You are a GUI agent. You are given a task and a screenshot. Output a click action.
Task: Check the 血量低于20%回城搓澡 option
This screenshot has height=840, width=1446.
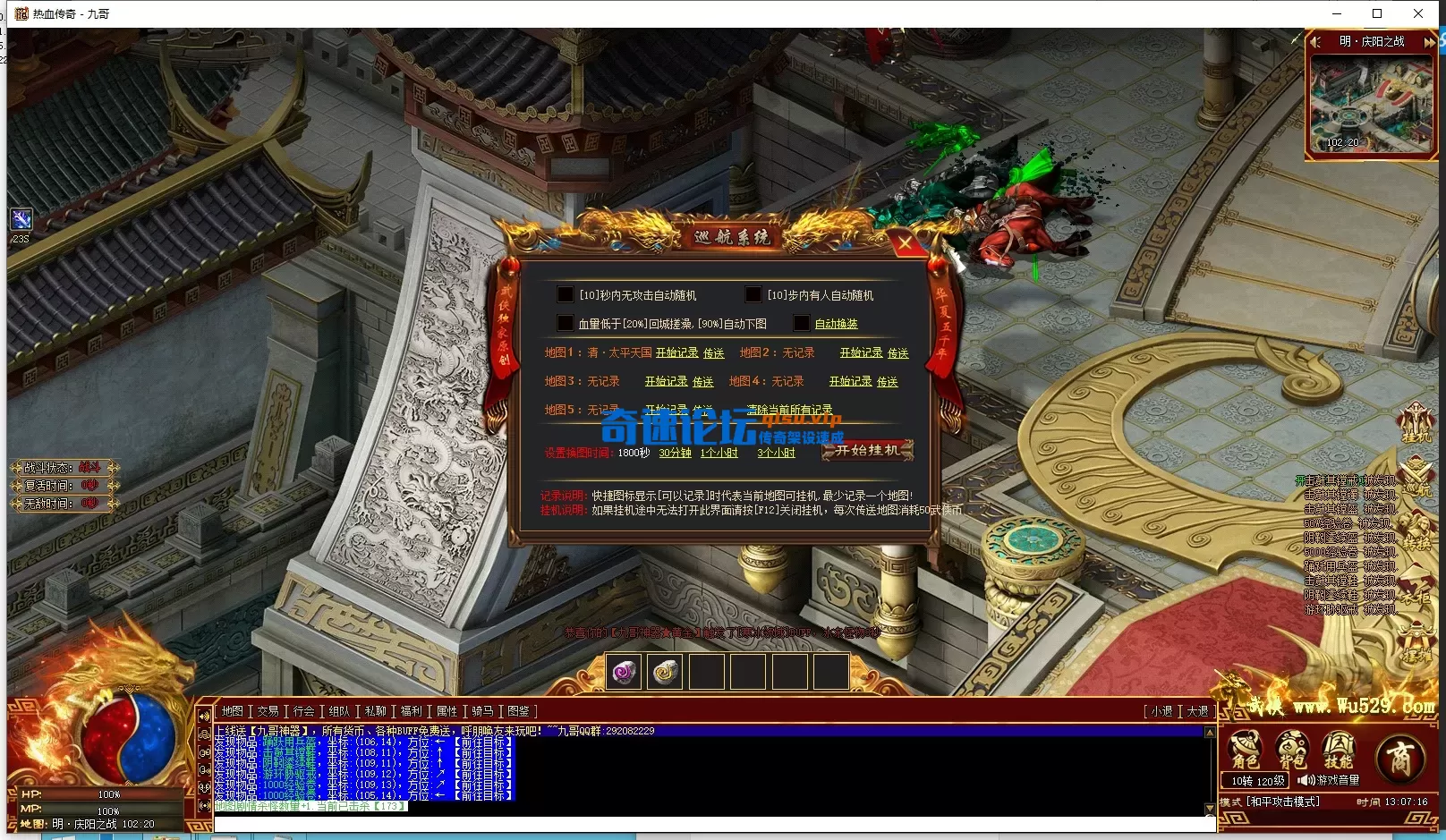(566, 324)
